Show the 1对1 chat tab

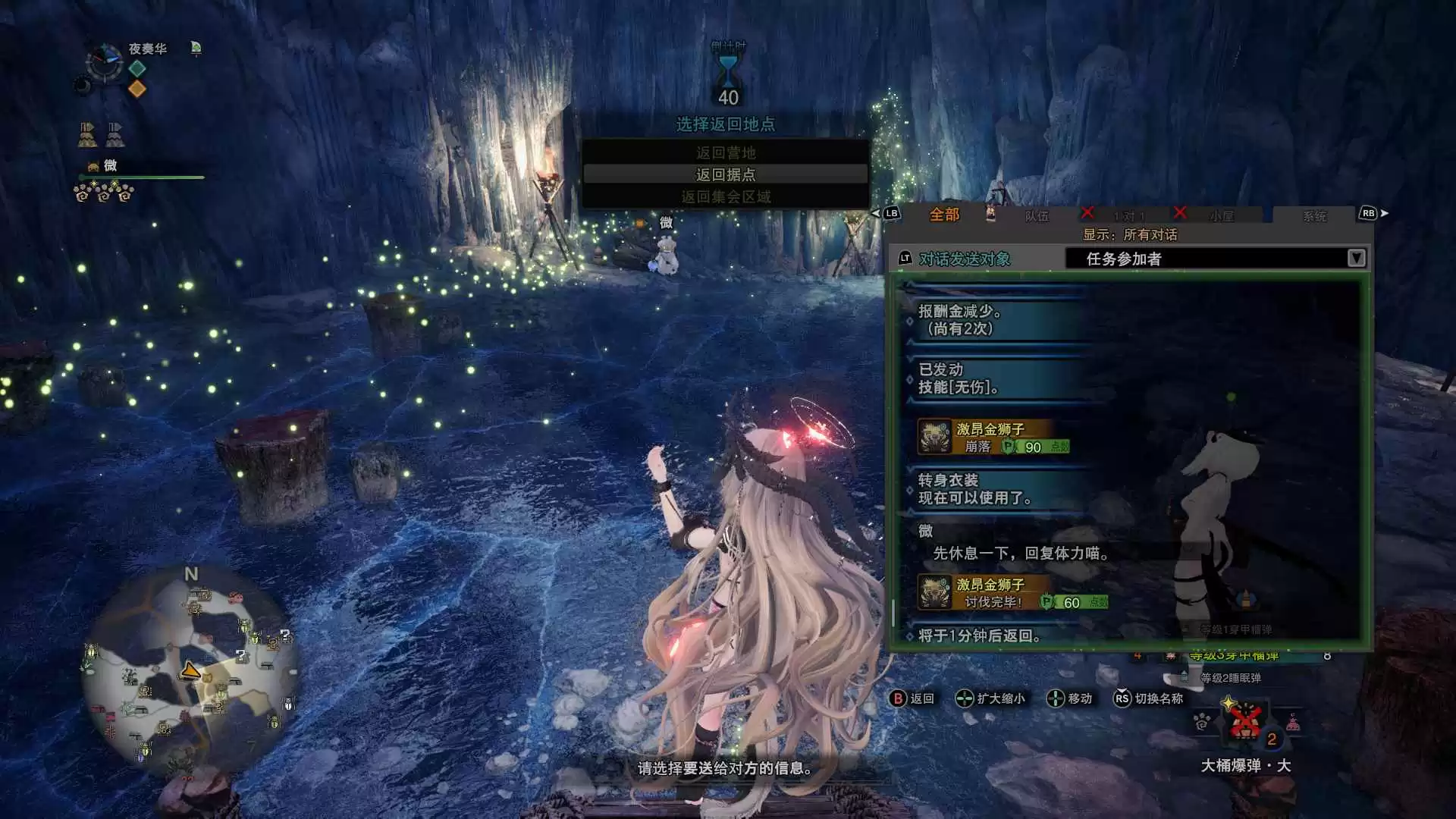[x=1128, y=217]
